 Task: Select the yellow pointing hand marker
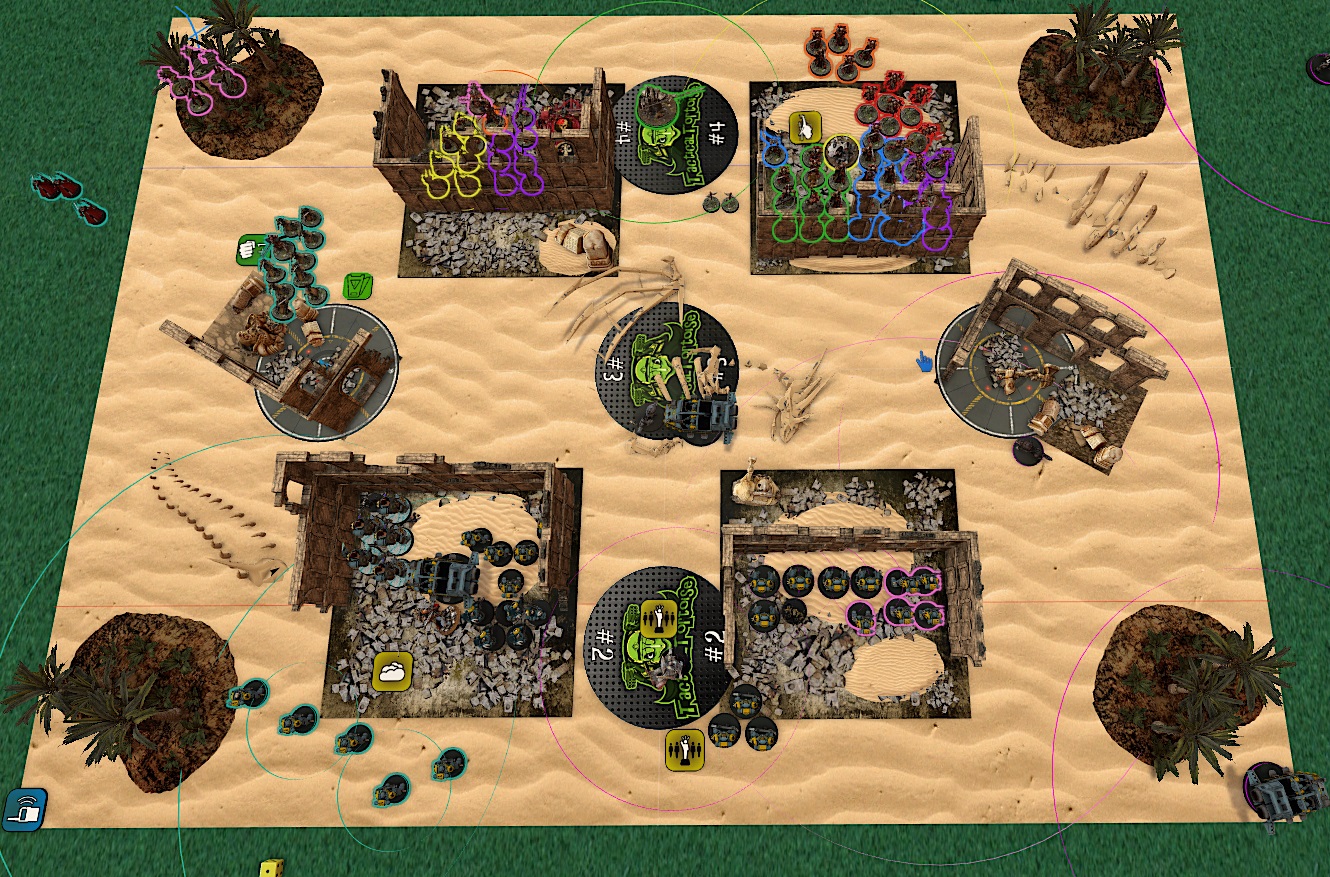click(x=805, y=127)
